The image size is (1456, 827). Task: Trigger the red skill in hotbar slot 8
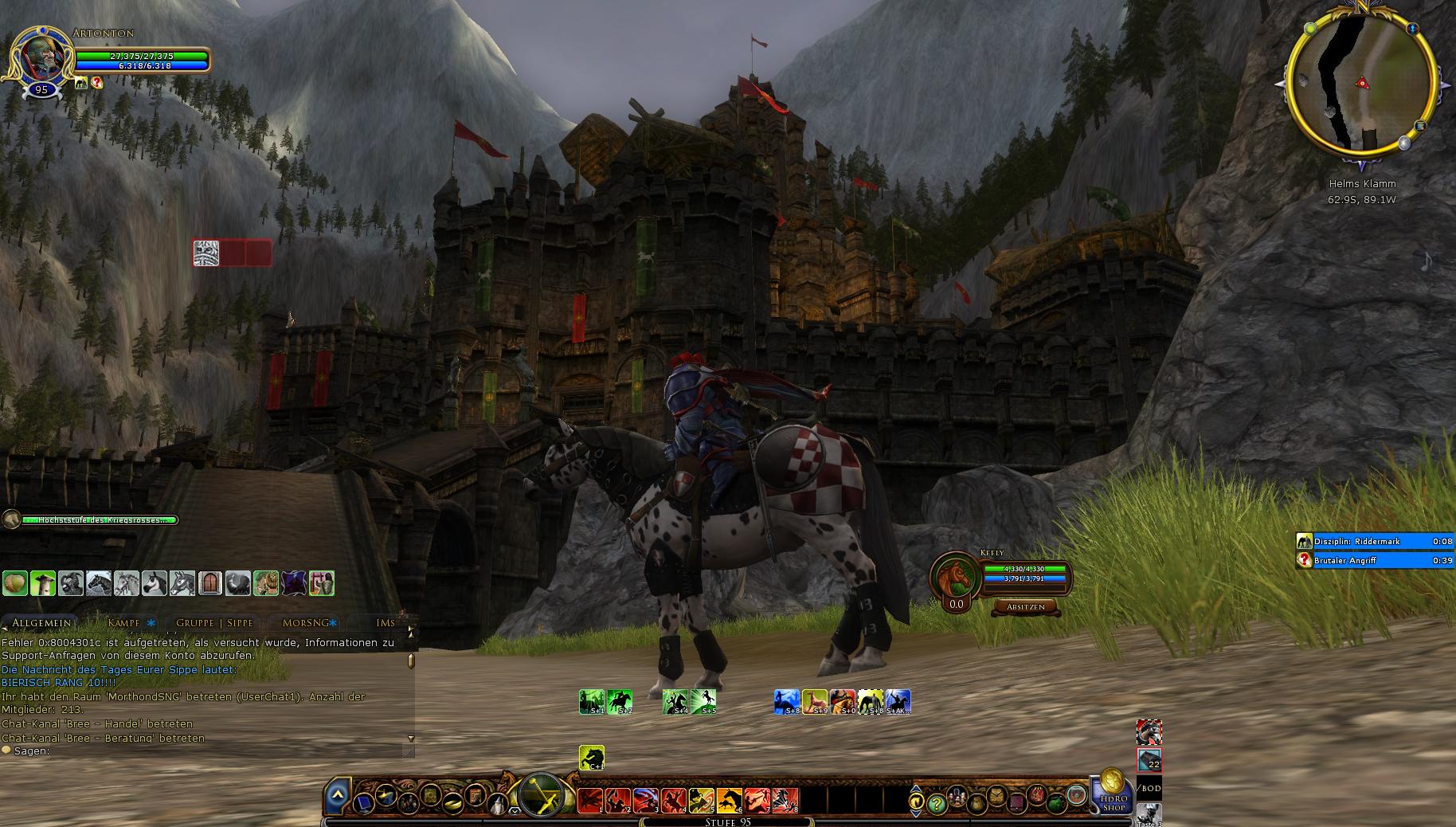tap(785, 799)
